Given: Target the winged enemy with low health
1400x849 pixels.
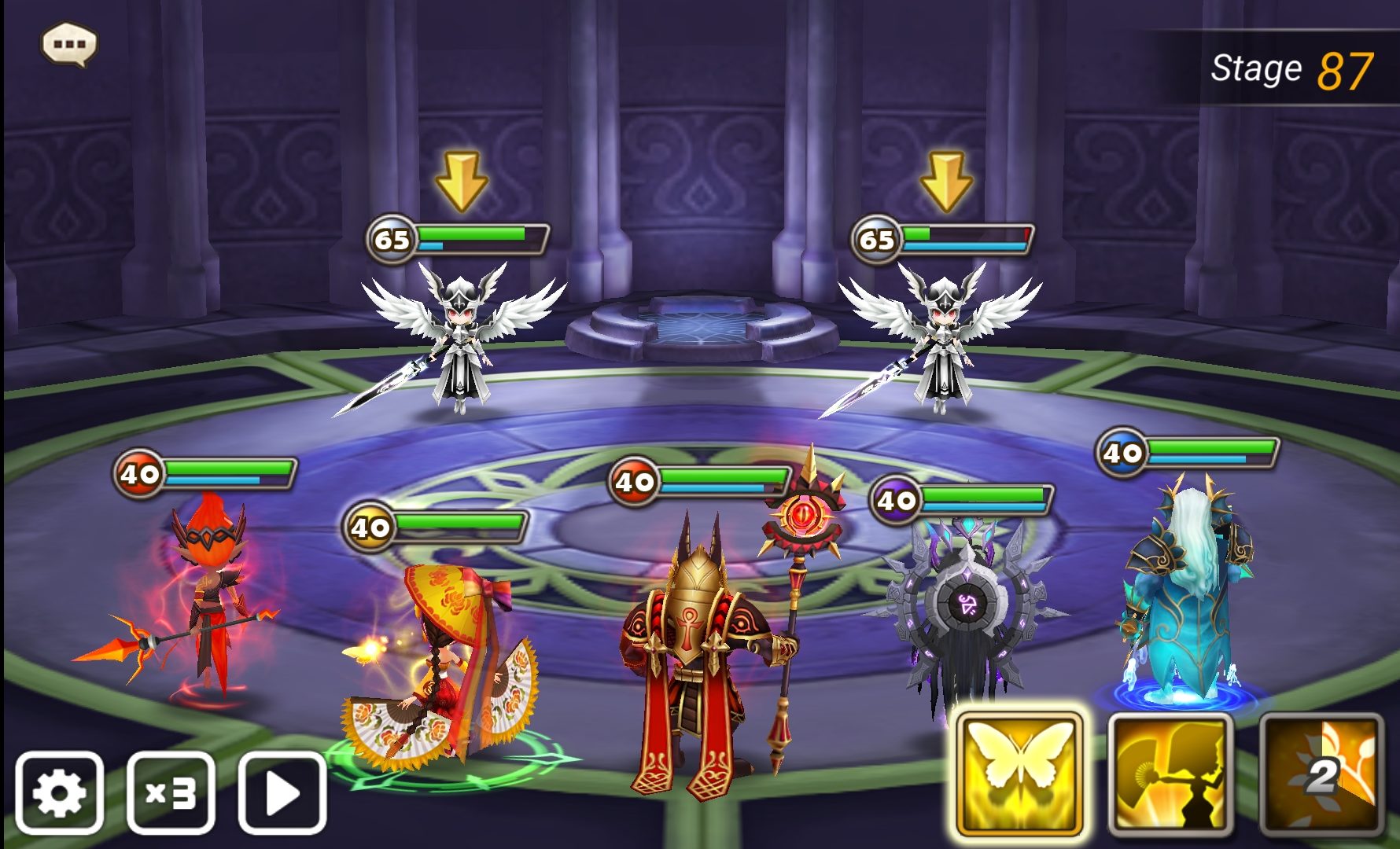Looking at the screenshot, I should click(x=941, y=338).
